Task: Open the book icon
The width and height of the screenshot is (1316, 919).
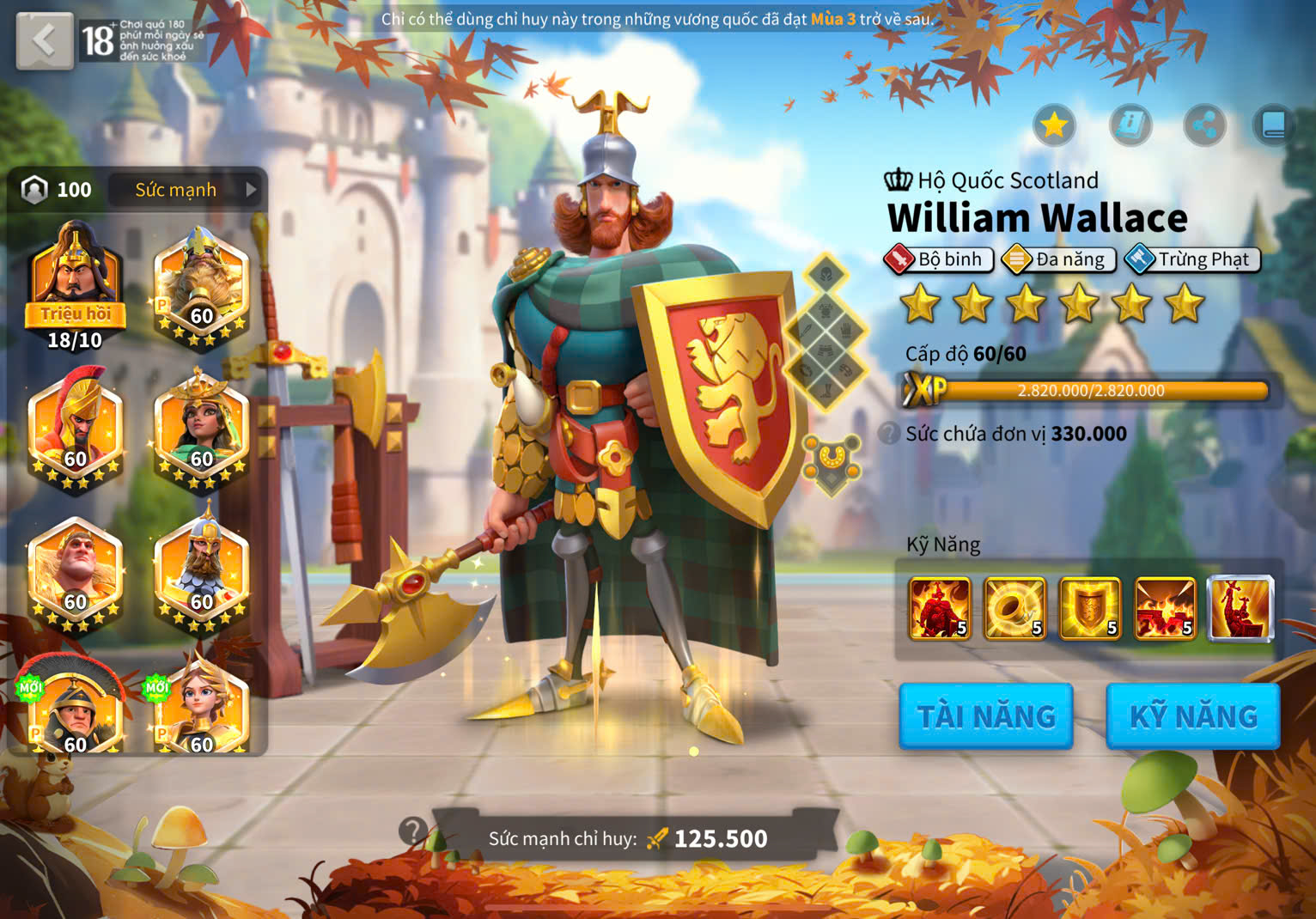Action: click(1273, 126)
